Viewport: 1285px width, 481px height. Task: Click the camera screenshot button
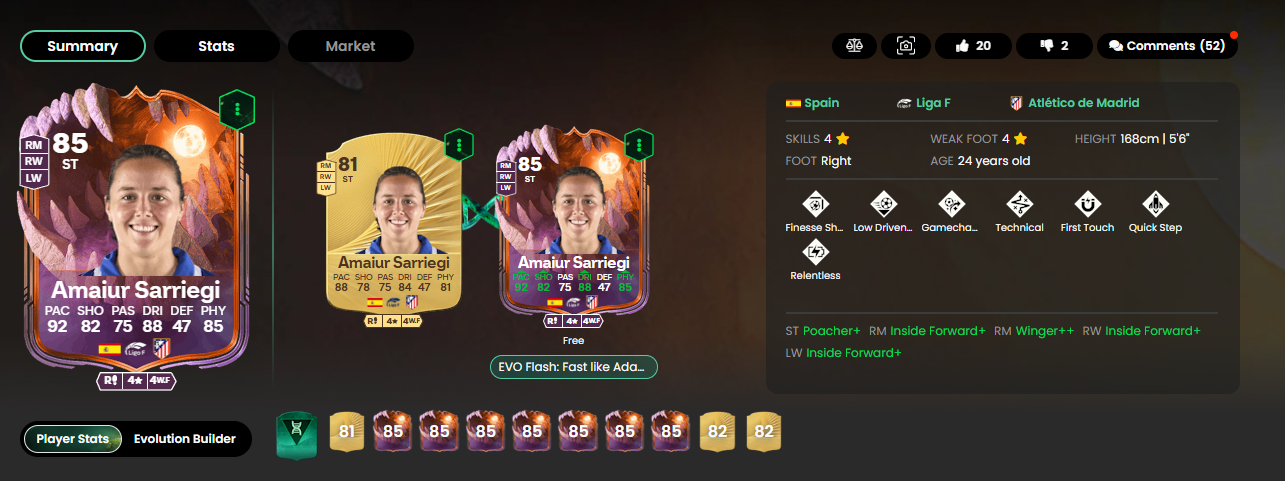point(905,46)
